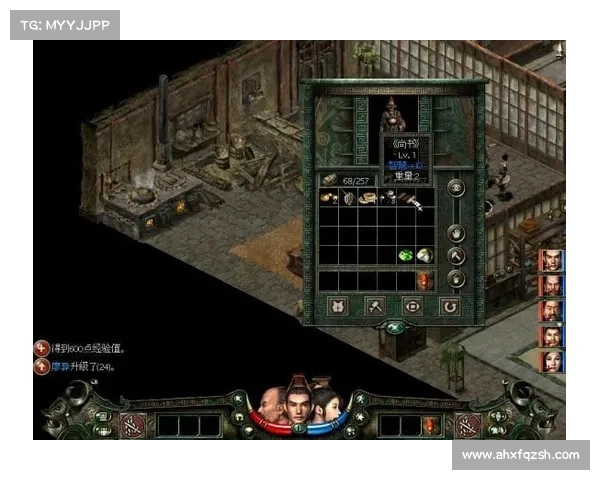Screen dimensions: 600x480
Task: Click the round hammer button beside the grid
Action: click(456, 256)
